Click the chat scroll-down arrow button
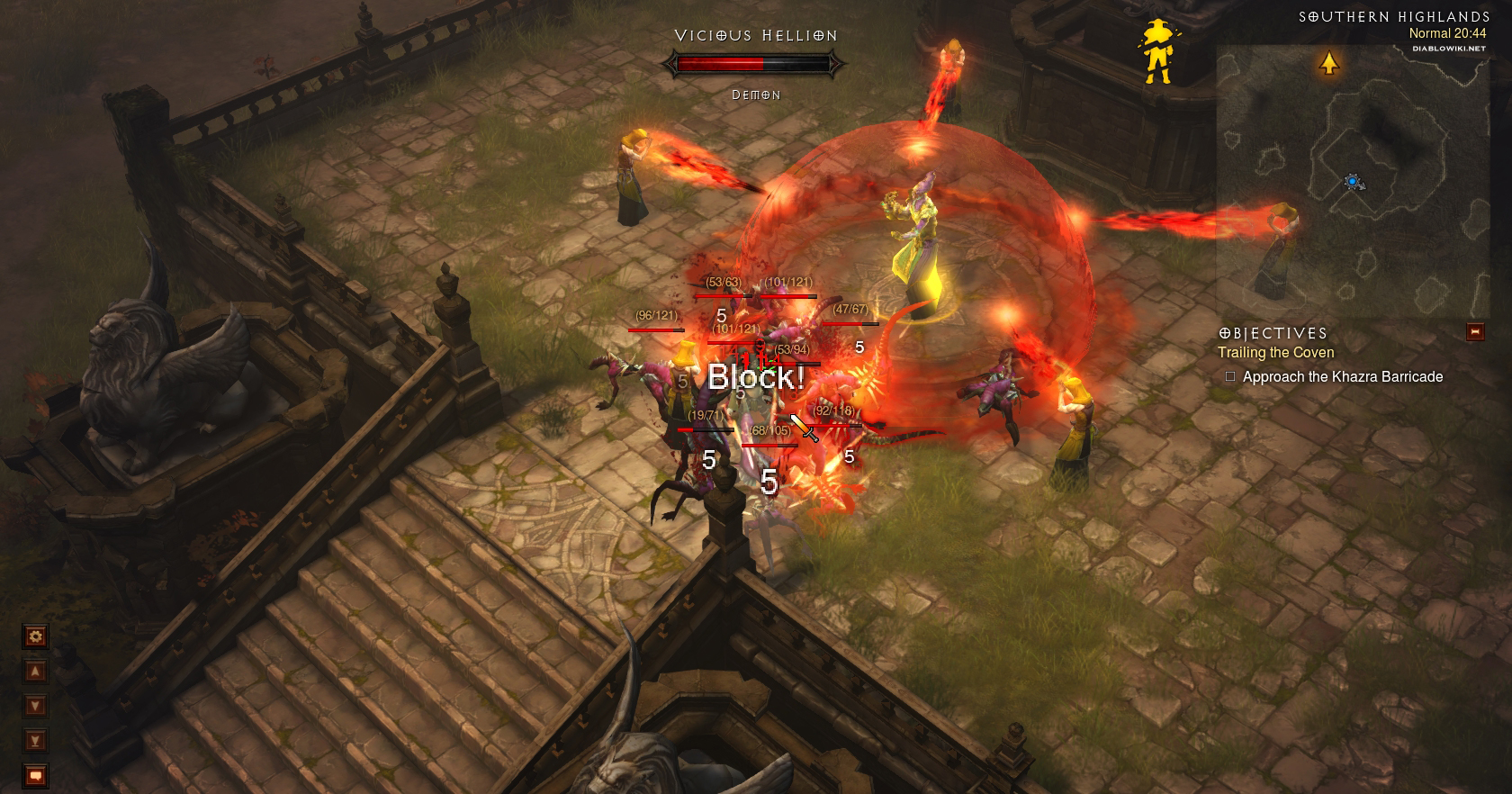Viewport: 1512px width, 794px height. pos(35,706)
